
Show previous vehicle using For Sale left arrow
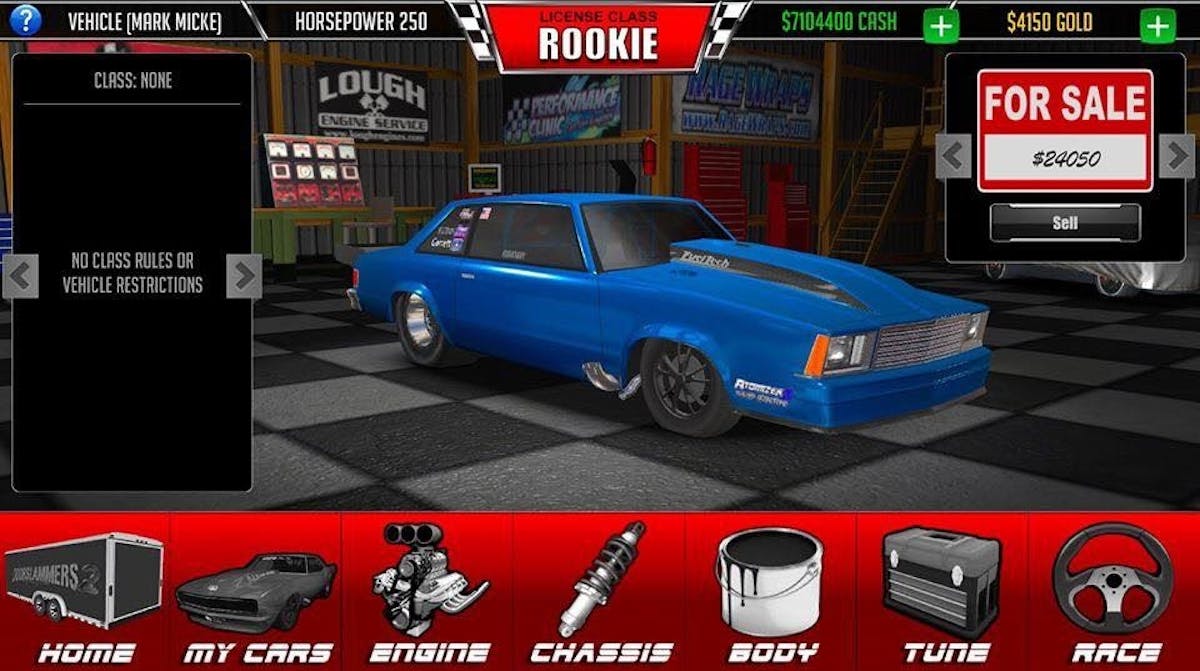[953, 155]
